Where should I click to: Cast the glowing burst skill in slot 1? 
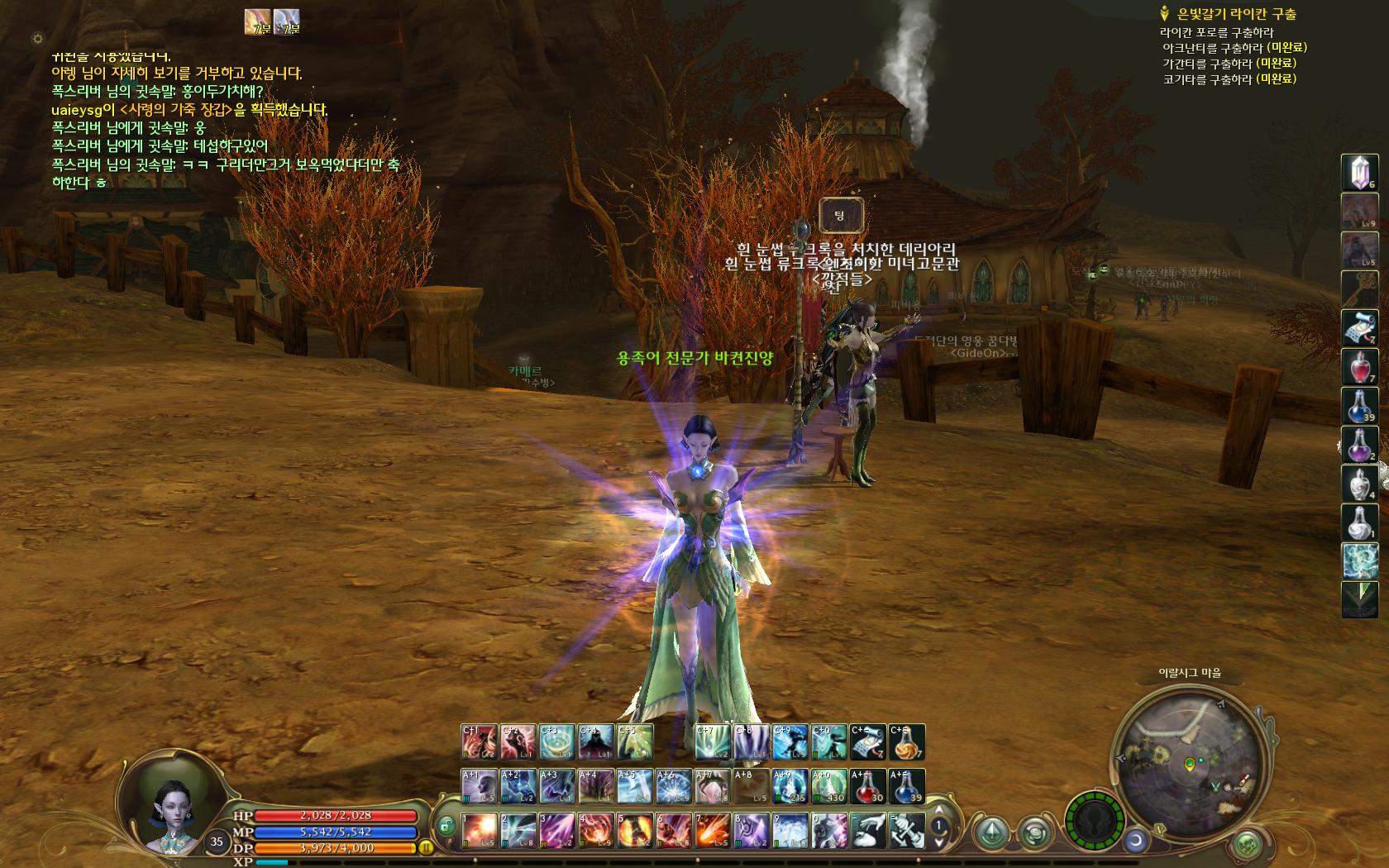(479, 830)
